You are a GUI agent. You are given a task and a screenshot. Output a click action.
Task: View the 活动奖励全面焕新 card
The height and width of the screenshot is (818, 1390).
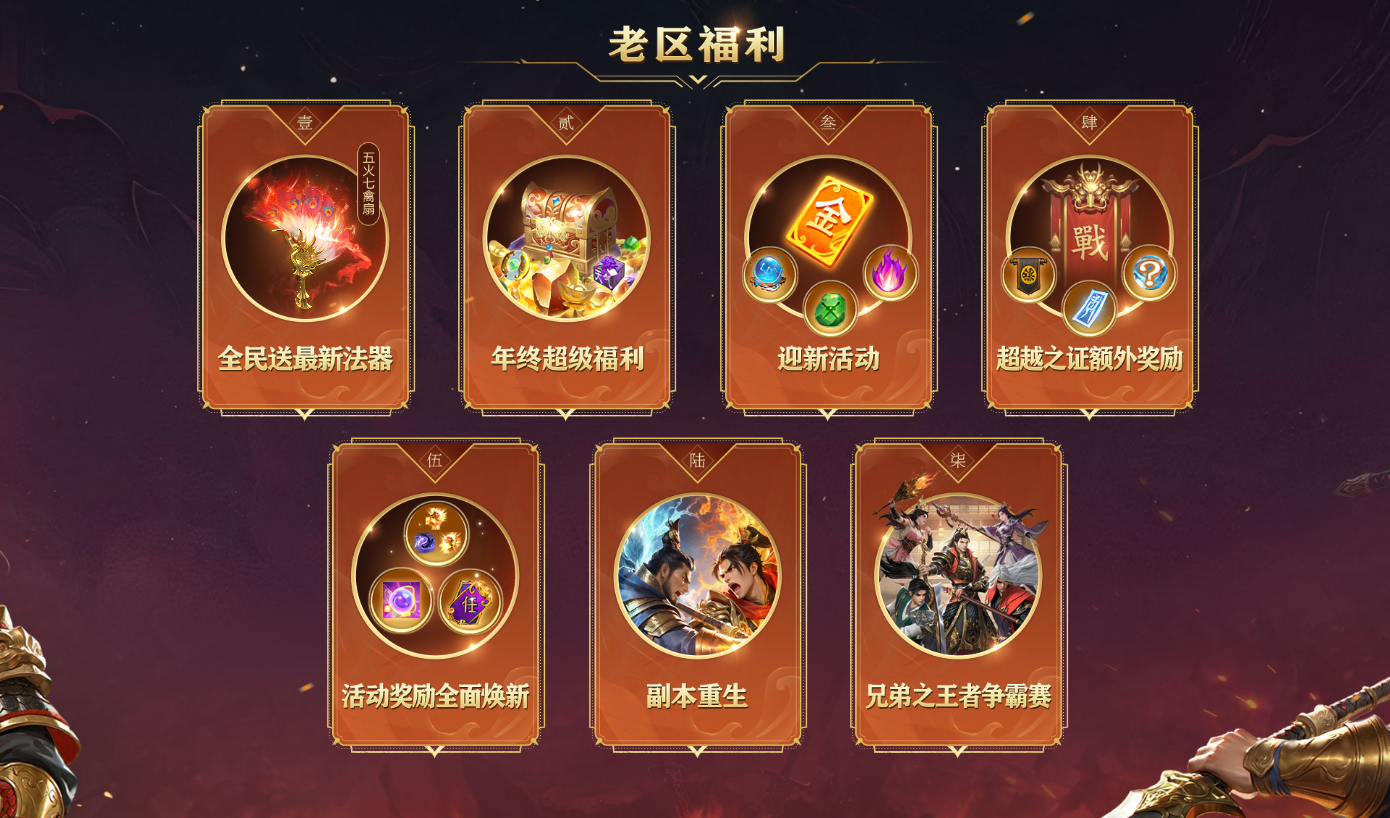435,596
